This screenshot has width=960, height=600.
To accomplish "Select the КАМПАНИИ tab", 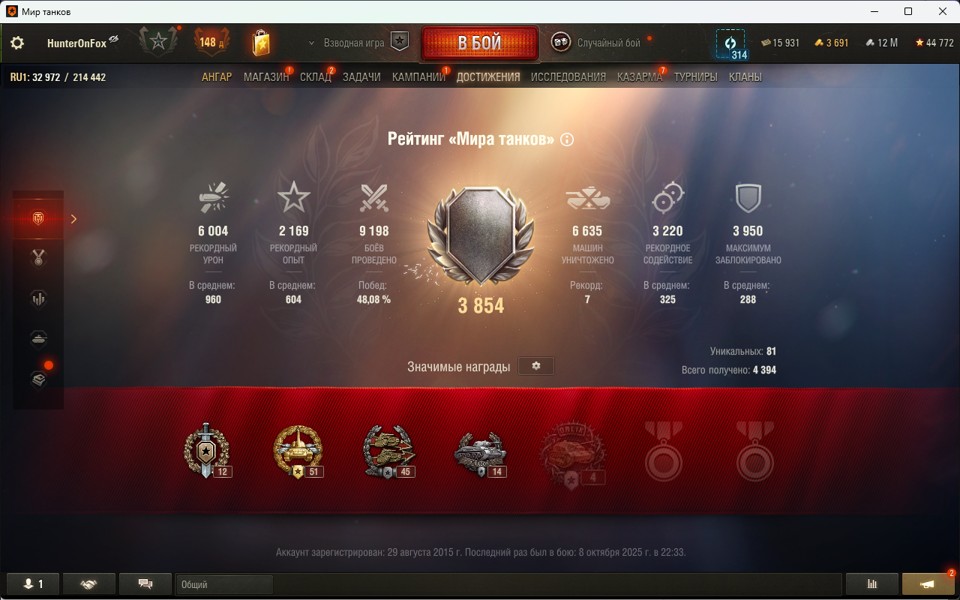I will 418,77.
